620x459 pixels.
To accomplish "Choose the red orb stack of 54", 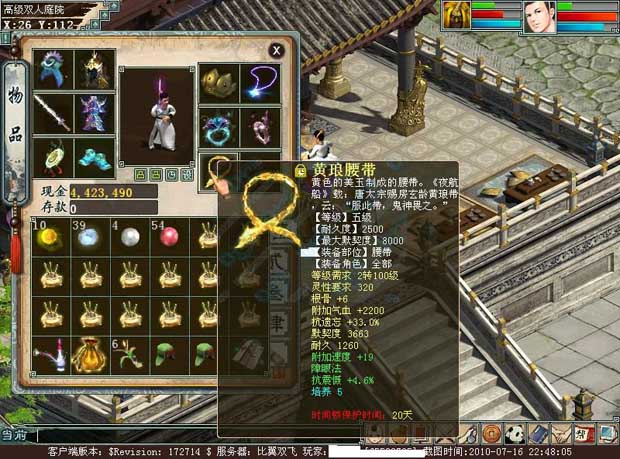I will tap(165, 238).
